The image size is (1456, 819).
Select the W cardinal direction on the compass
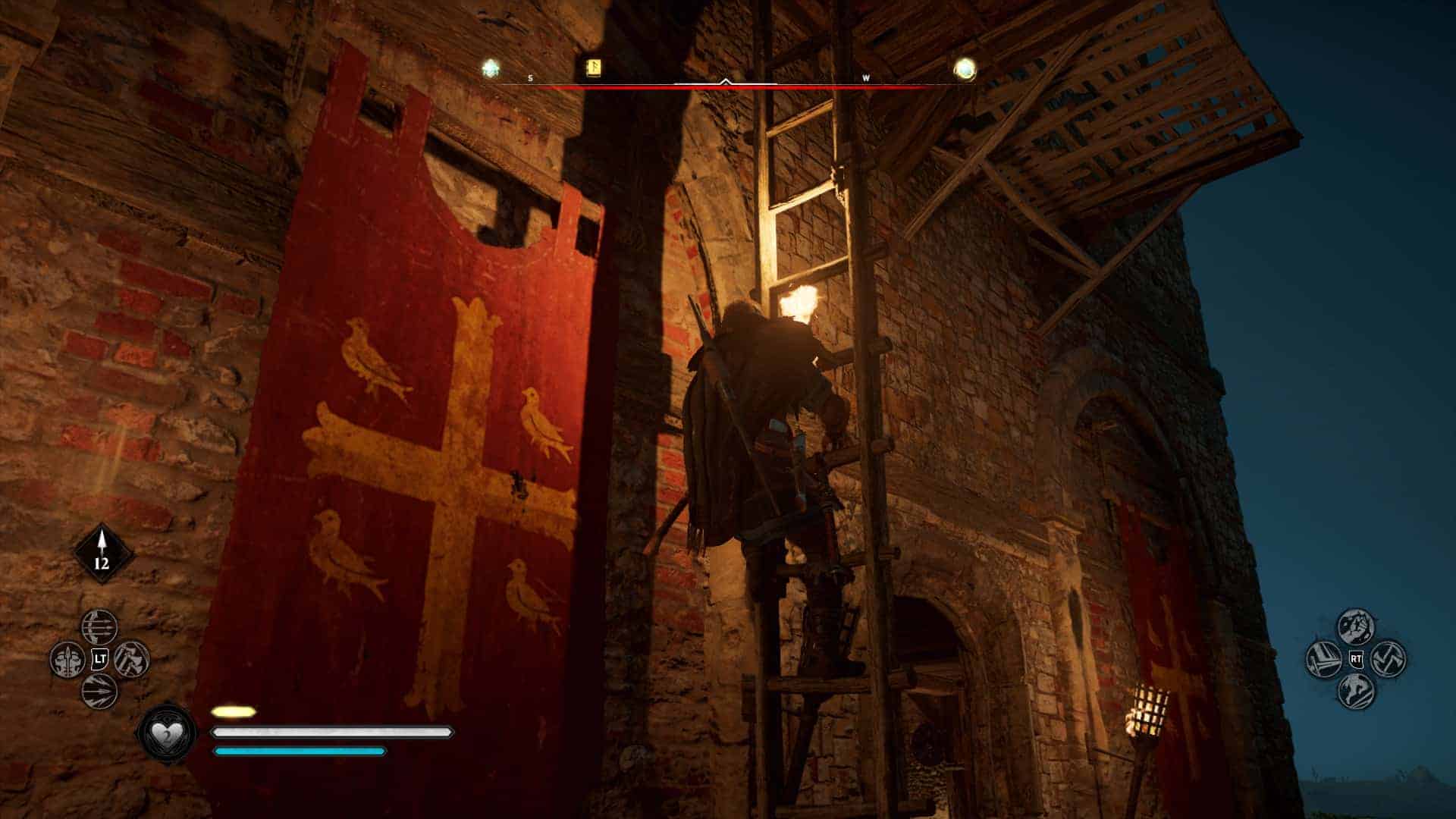[x=868, y=77]
